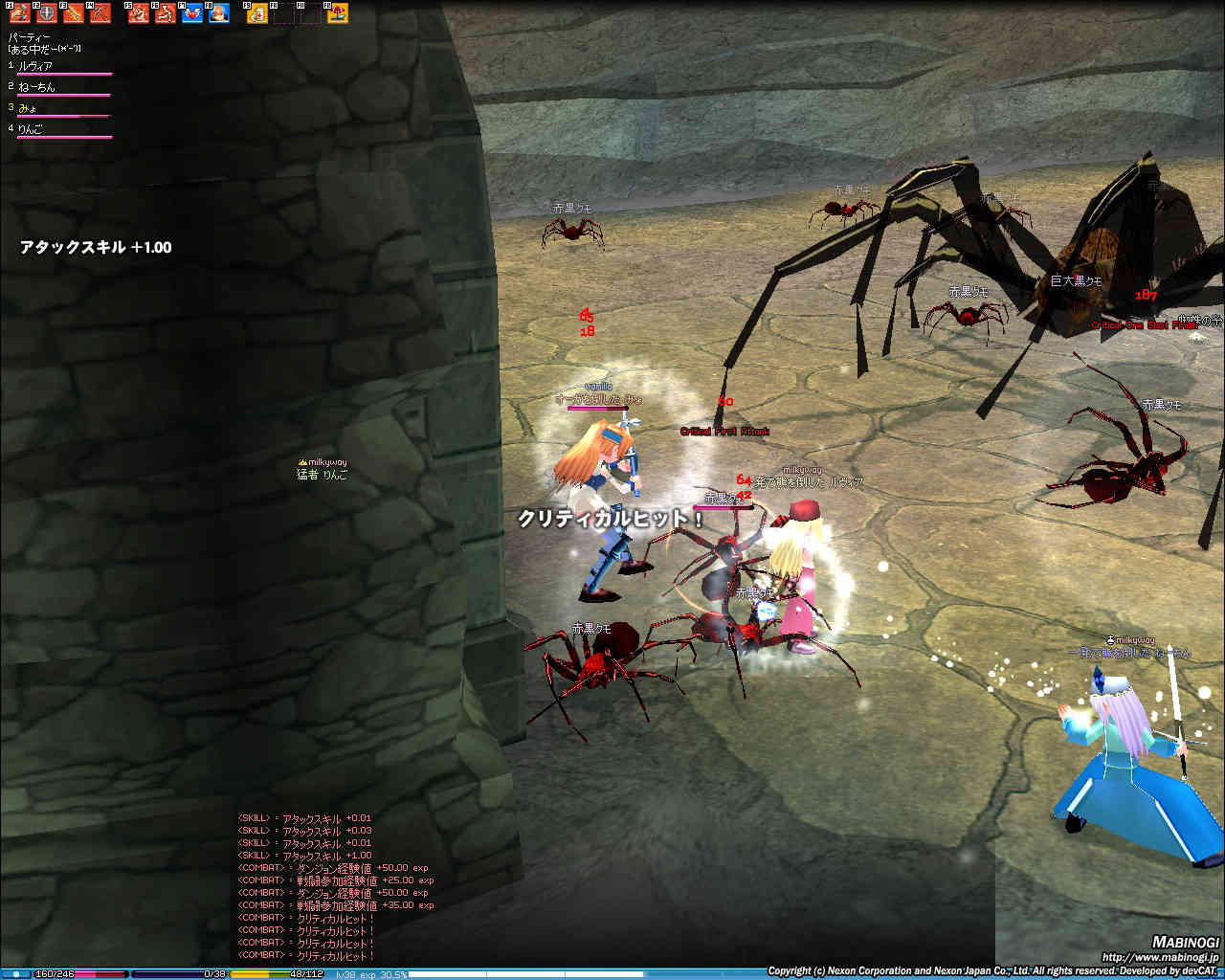Choose party member みょ in party list
This screenshot has height=980, width=1225.
pos(28,108)
